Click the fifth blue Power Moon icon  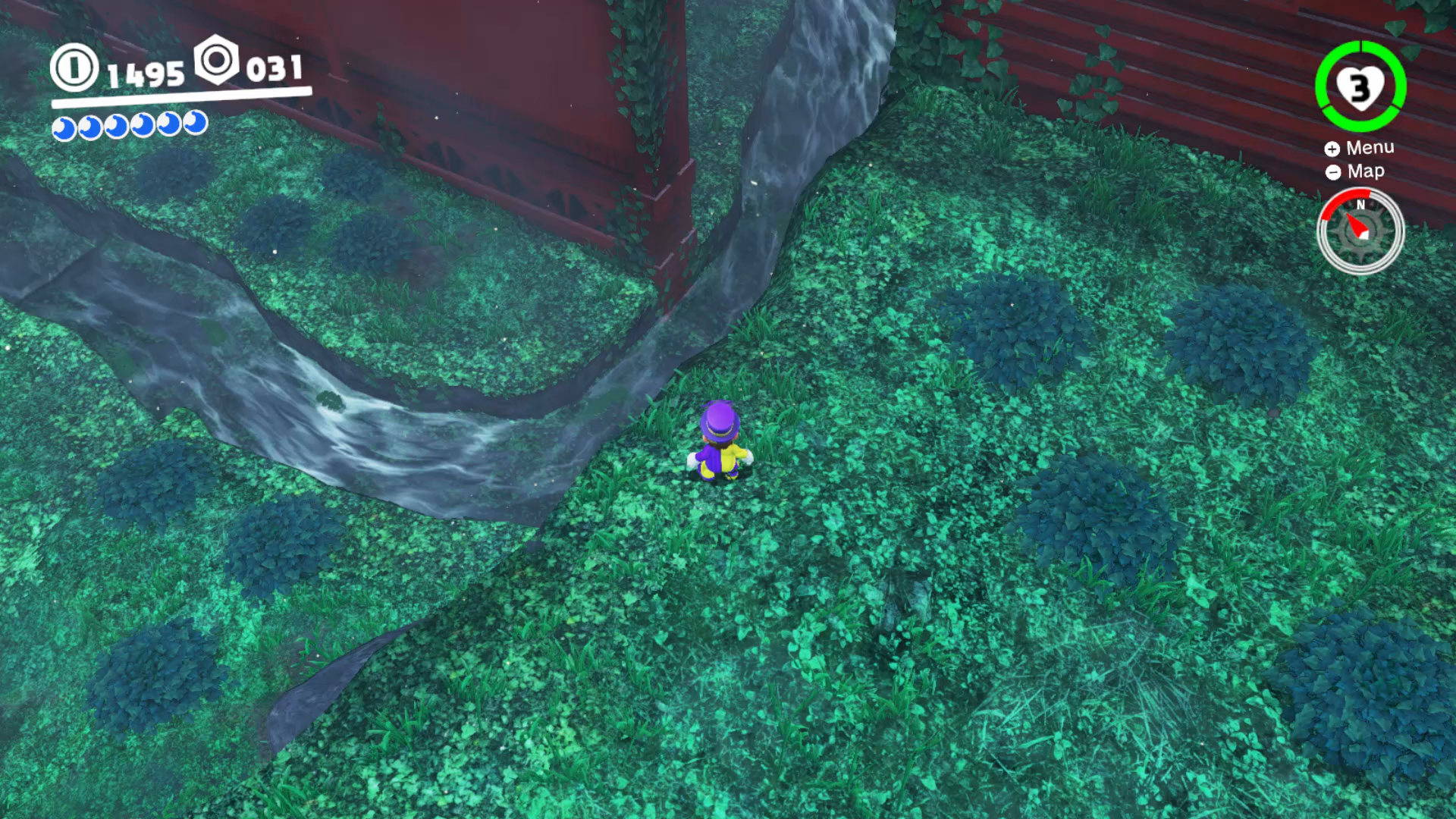coord(168,126)
